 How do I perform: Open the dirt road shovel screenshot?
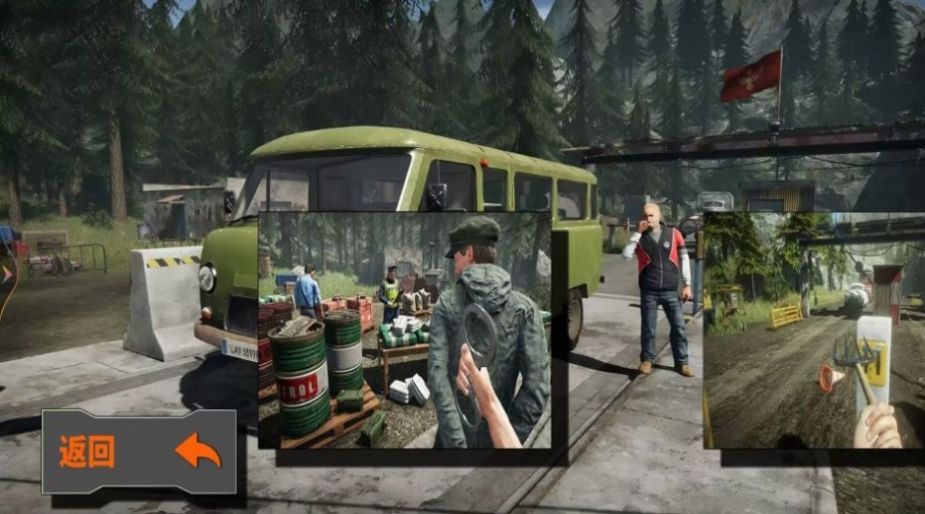coord(813,330)
